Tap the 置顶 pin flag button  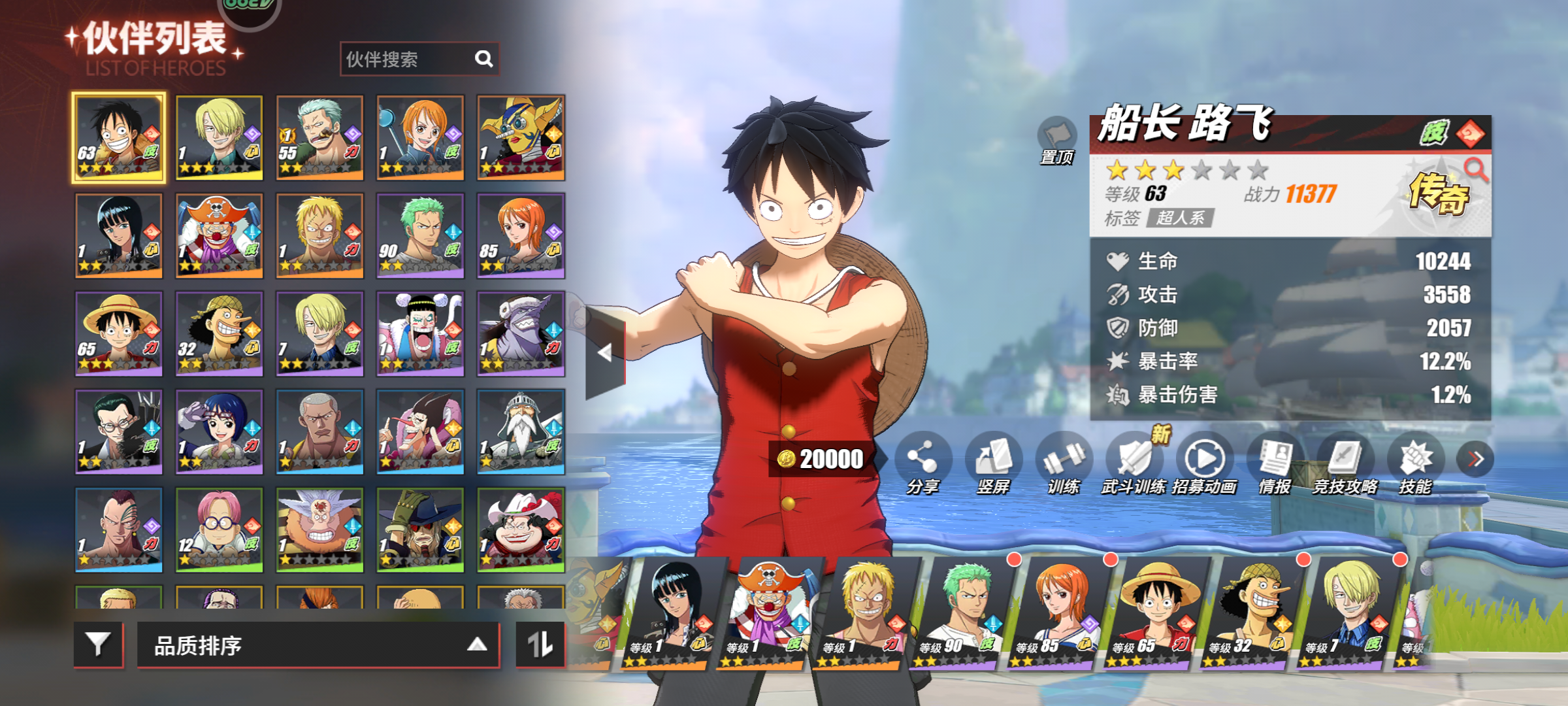click(1056, 139)
